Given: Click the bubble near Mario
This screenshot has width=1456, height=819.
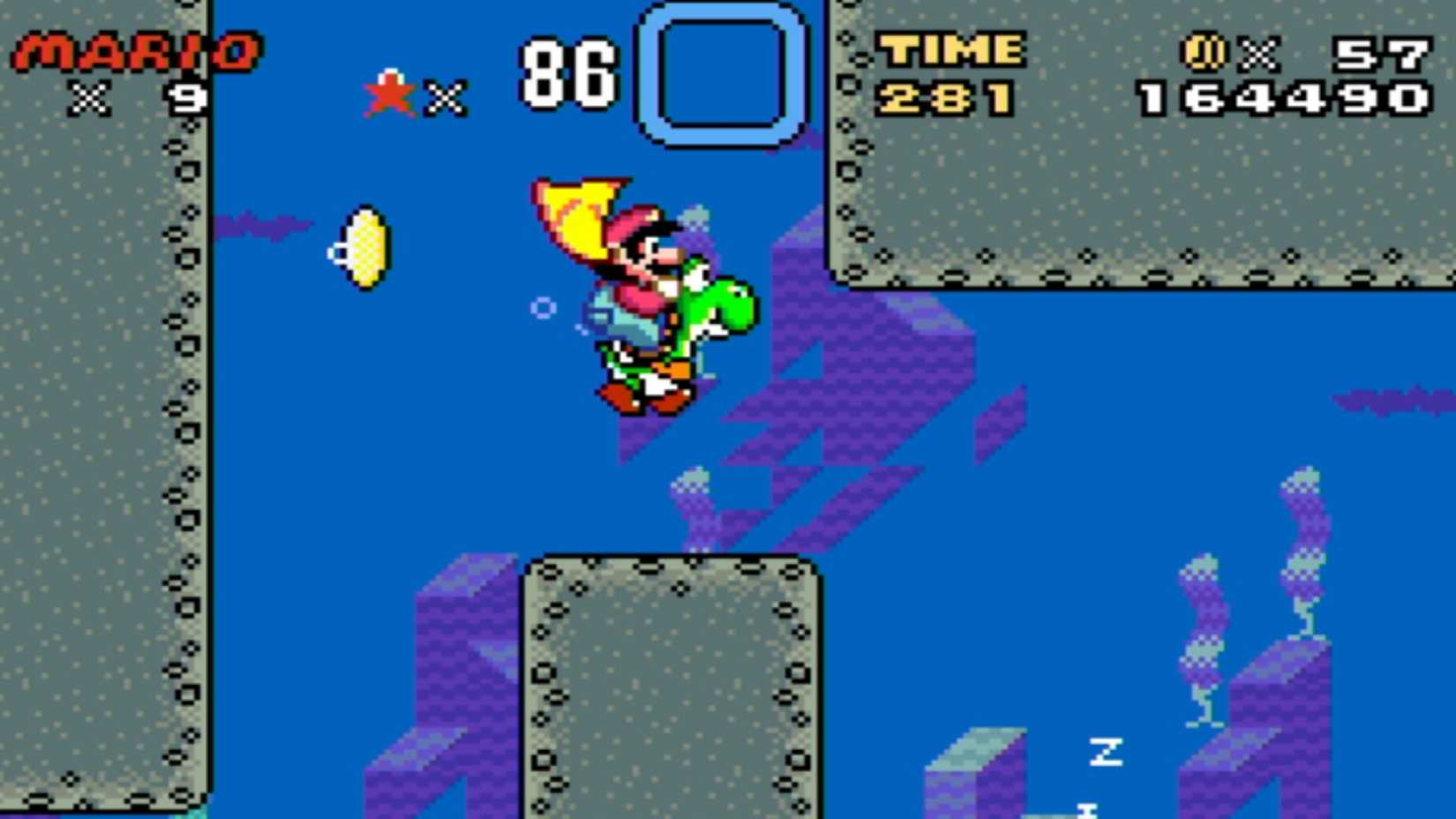Looking at the screenshot, I should point(542,309).
